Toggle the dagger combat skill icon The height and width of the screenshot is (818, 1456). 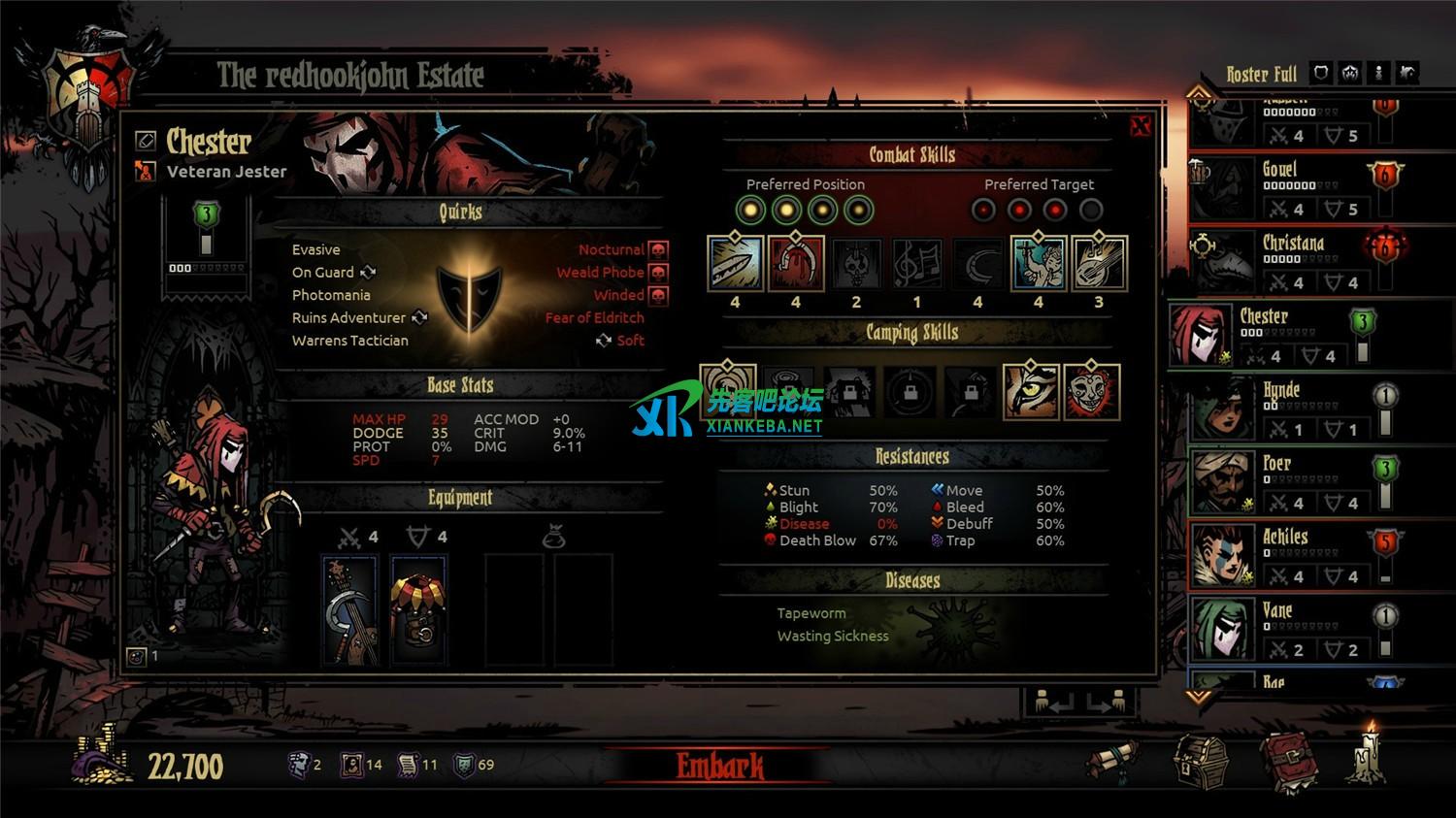735,264
